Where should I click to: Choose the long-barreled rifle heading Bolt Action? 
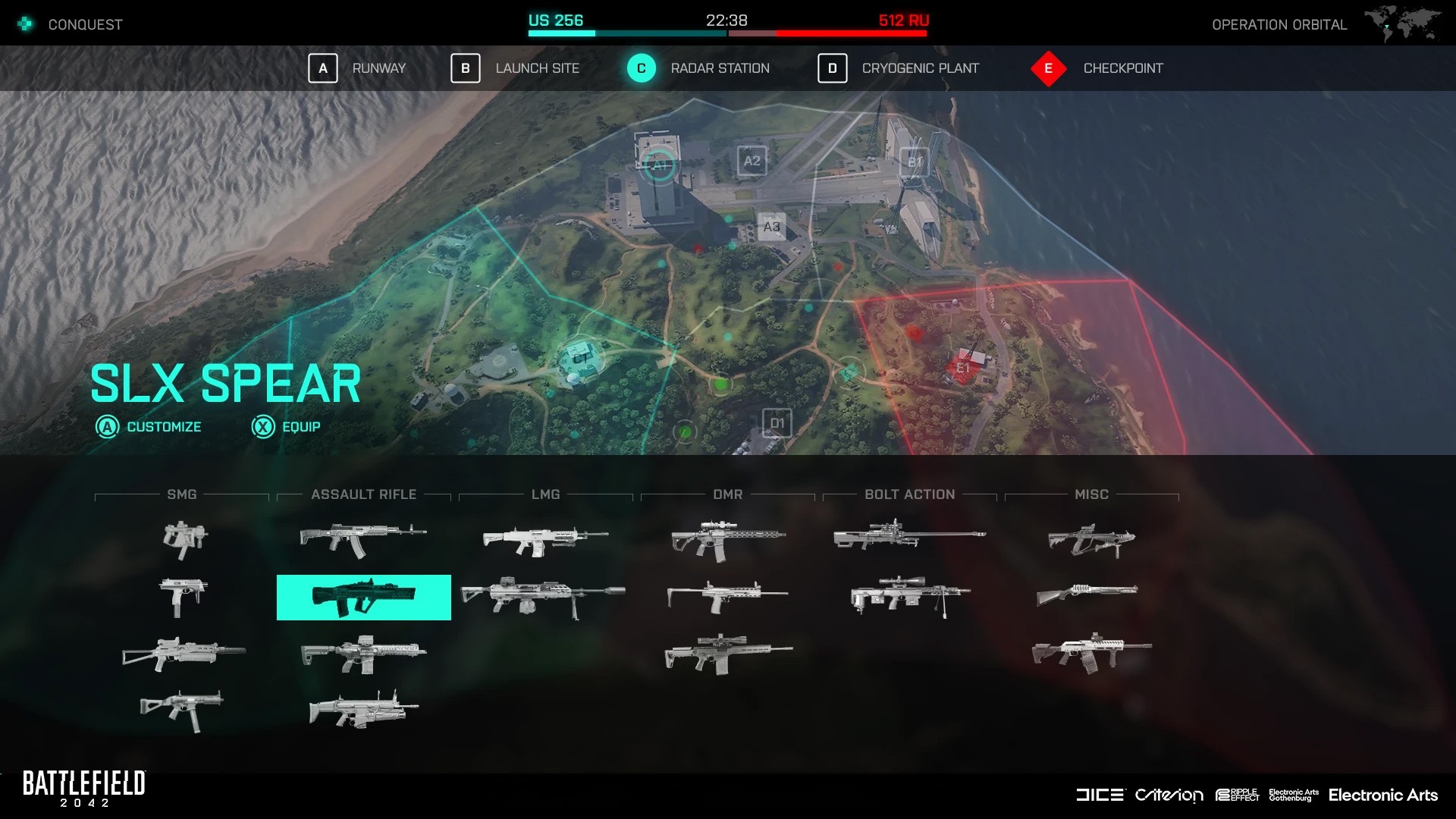tap(909, 535)
